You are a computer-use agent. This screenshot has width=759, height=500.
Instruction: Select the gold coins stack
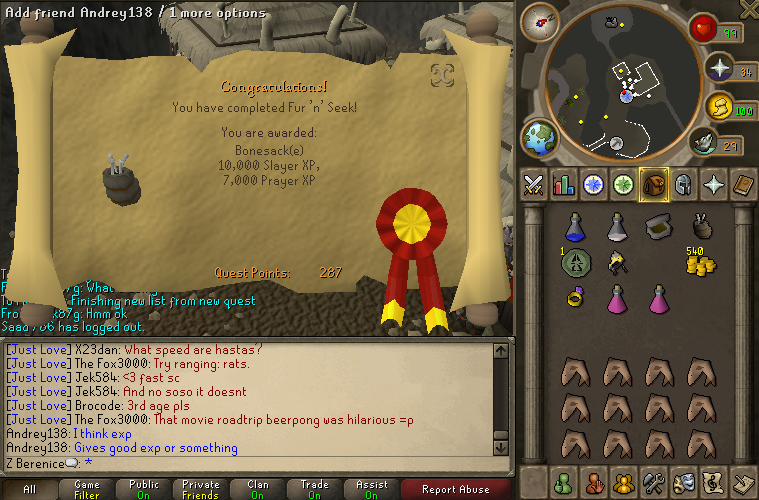tap(700, 261)
